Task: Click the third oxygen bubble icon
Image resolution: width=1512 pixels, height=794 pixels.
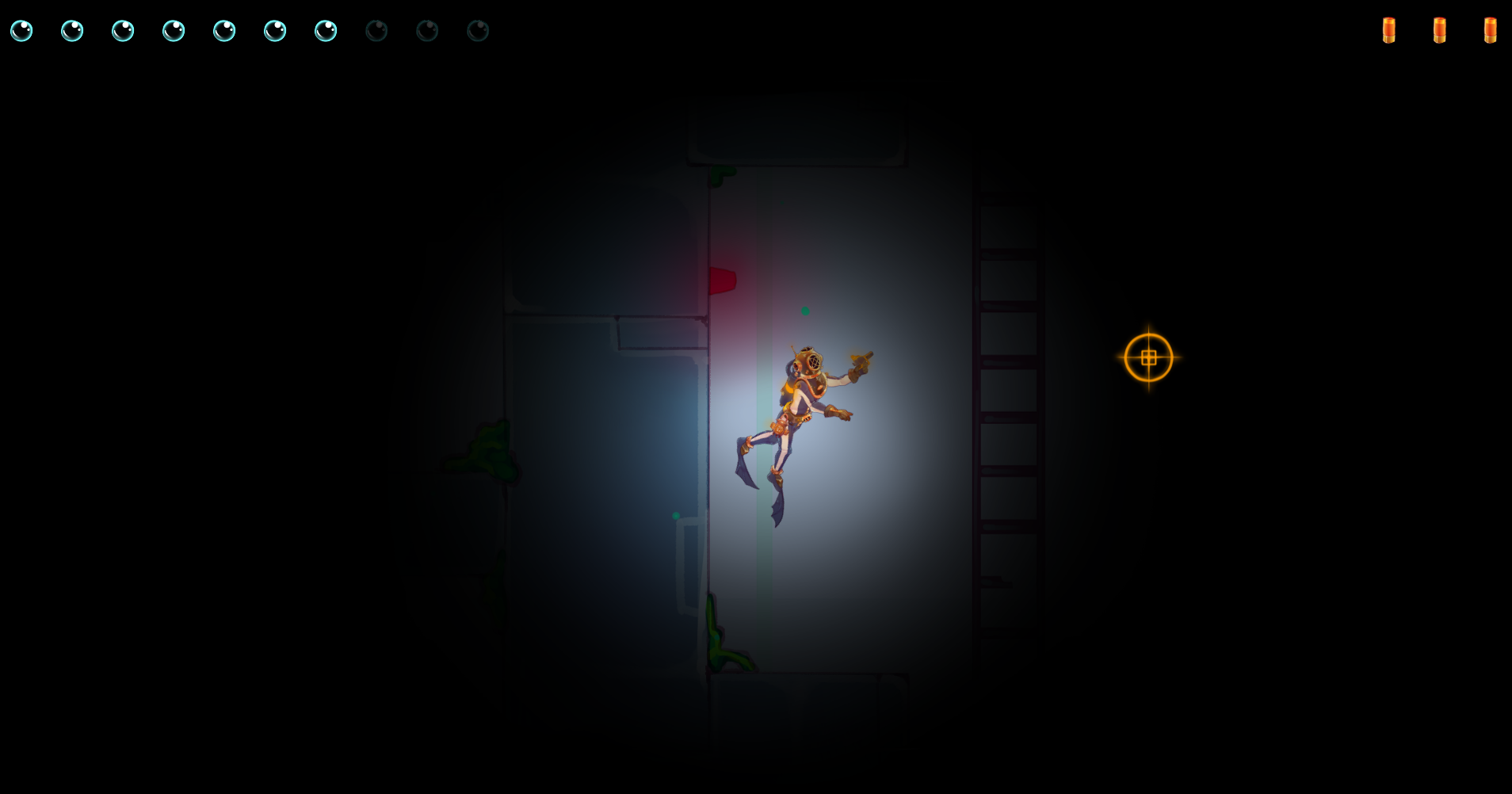Action: tap(124, 31)
